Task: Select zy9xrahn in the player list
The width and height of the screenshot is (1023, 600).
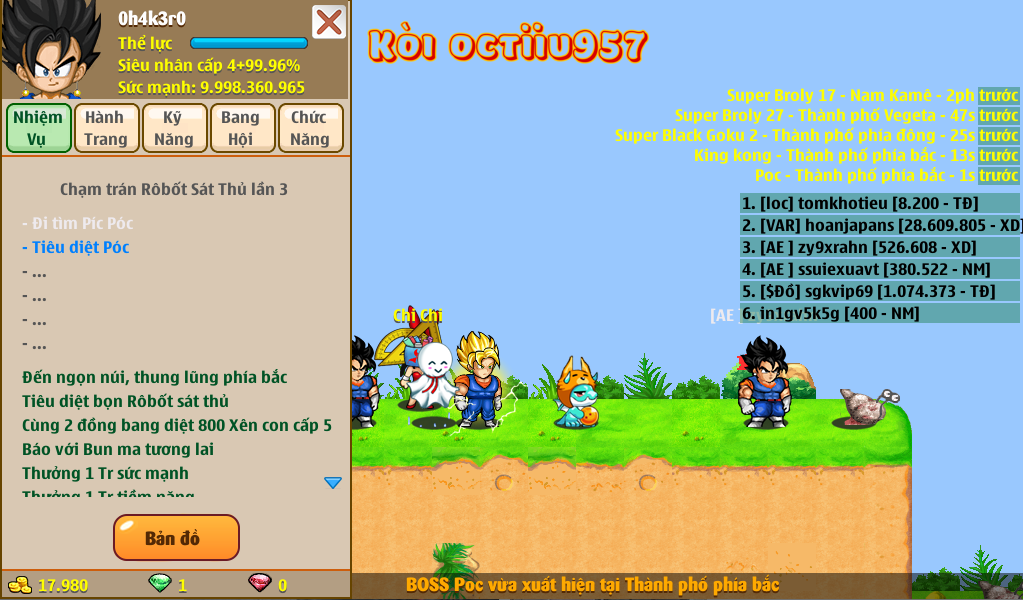Action: coord(879,247)
